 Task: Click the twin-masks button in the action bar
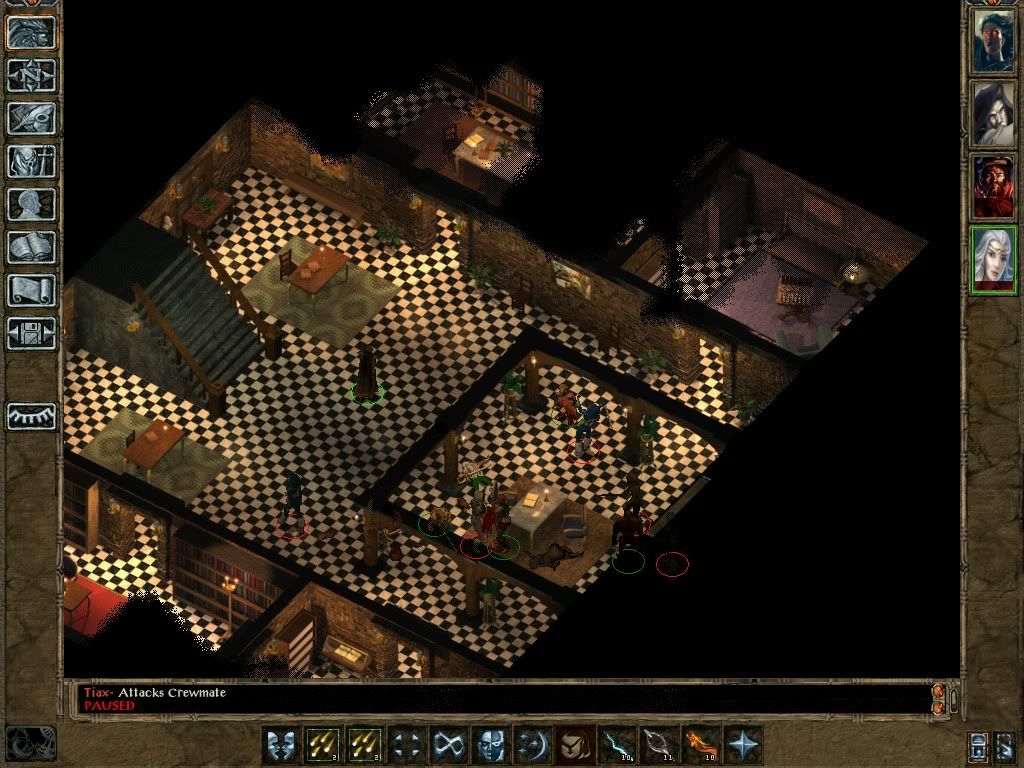point(280,746)
